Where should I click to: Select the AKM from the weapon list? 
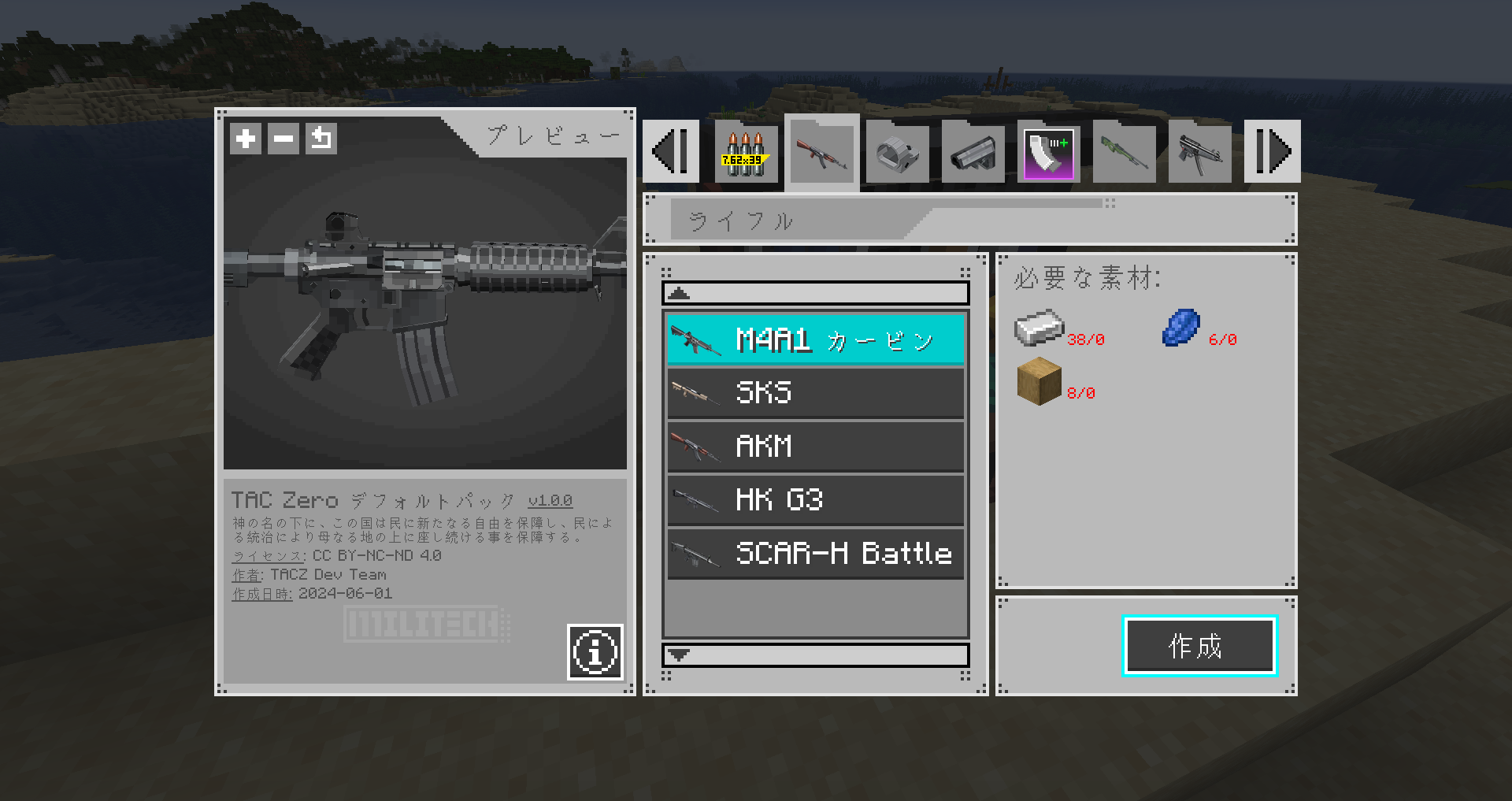[815, 447]
